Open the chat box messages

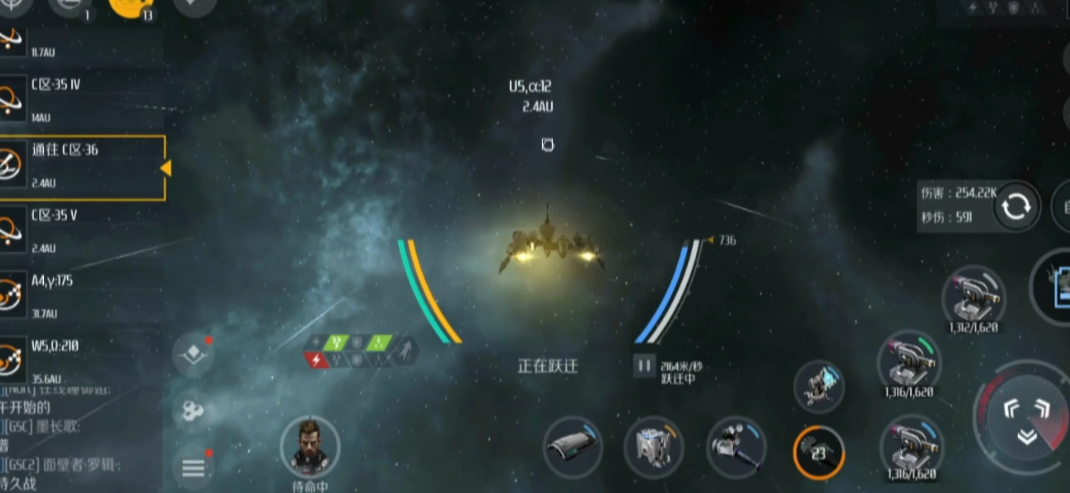pos(80,438)
